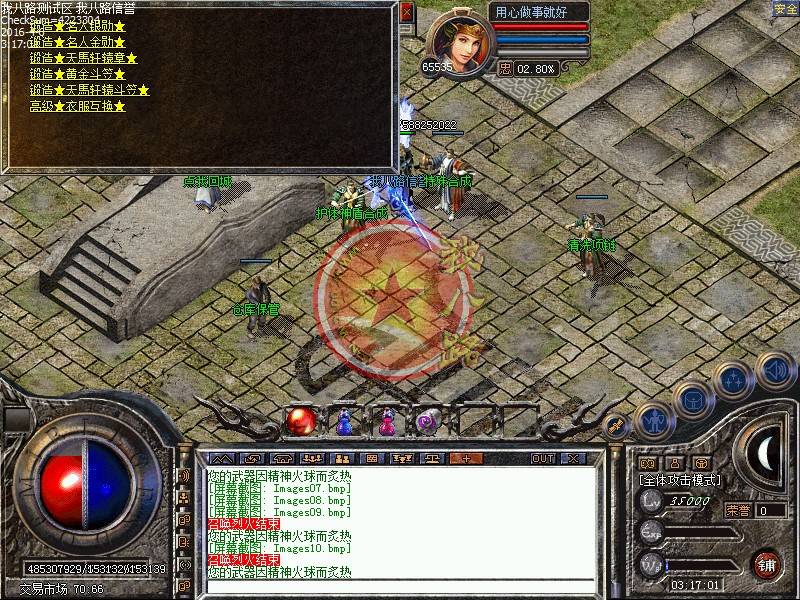The height and width of the screenshot is (600, 800).
Task: Open the 高级★衣服互换★ option
Action: tap(78, 106)
